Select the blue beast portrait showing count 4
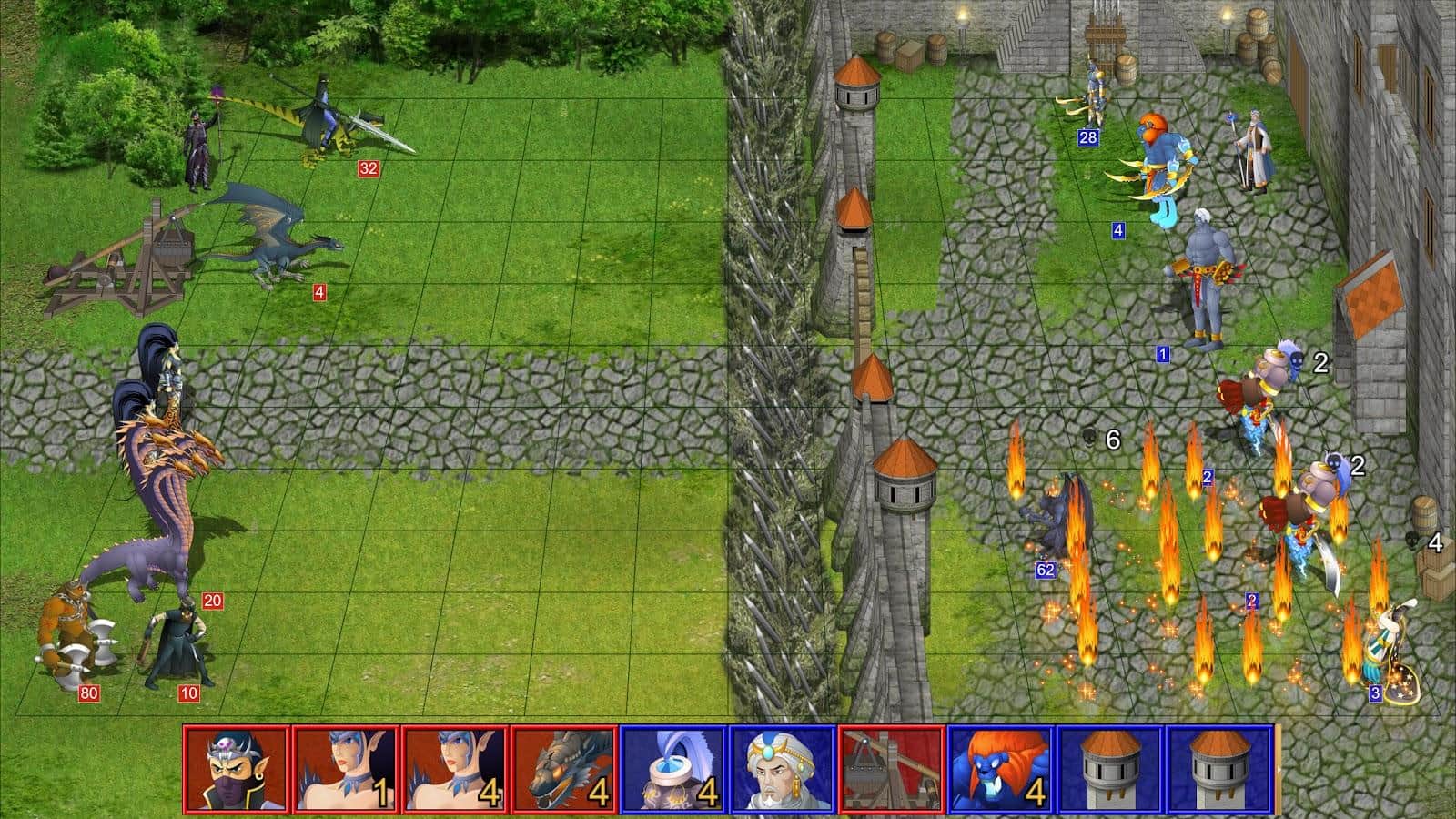 pyautogui.click(x=1001, y=769)
